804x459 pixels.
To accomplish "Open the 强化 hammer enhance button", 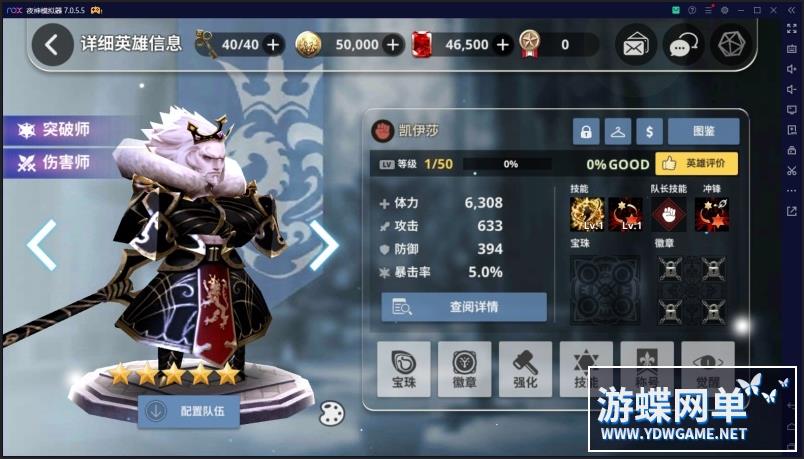I will [525, 369].
